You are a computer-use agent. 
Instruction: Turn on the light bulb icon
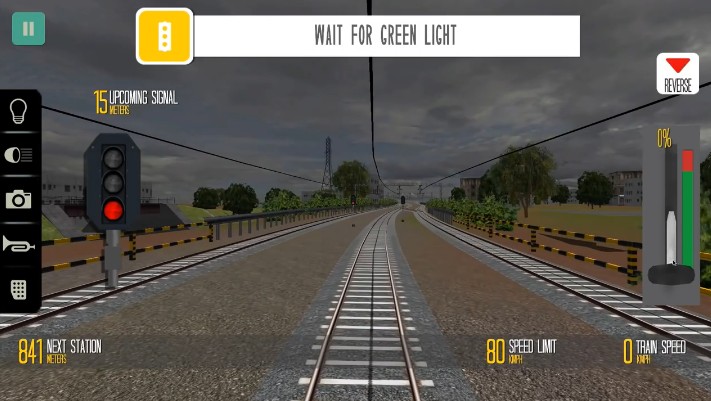point(19,111)
